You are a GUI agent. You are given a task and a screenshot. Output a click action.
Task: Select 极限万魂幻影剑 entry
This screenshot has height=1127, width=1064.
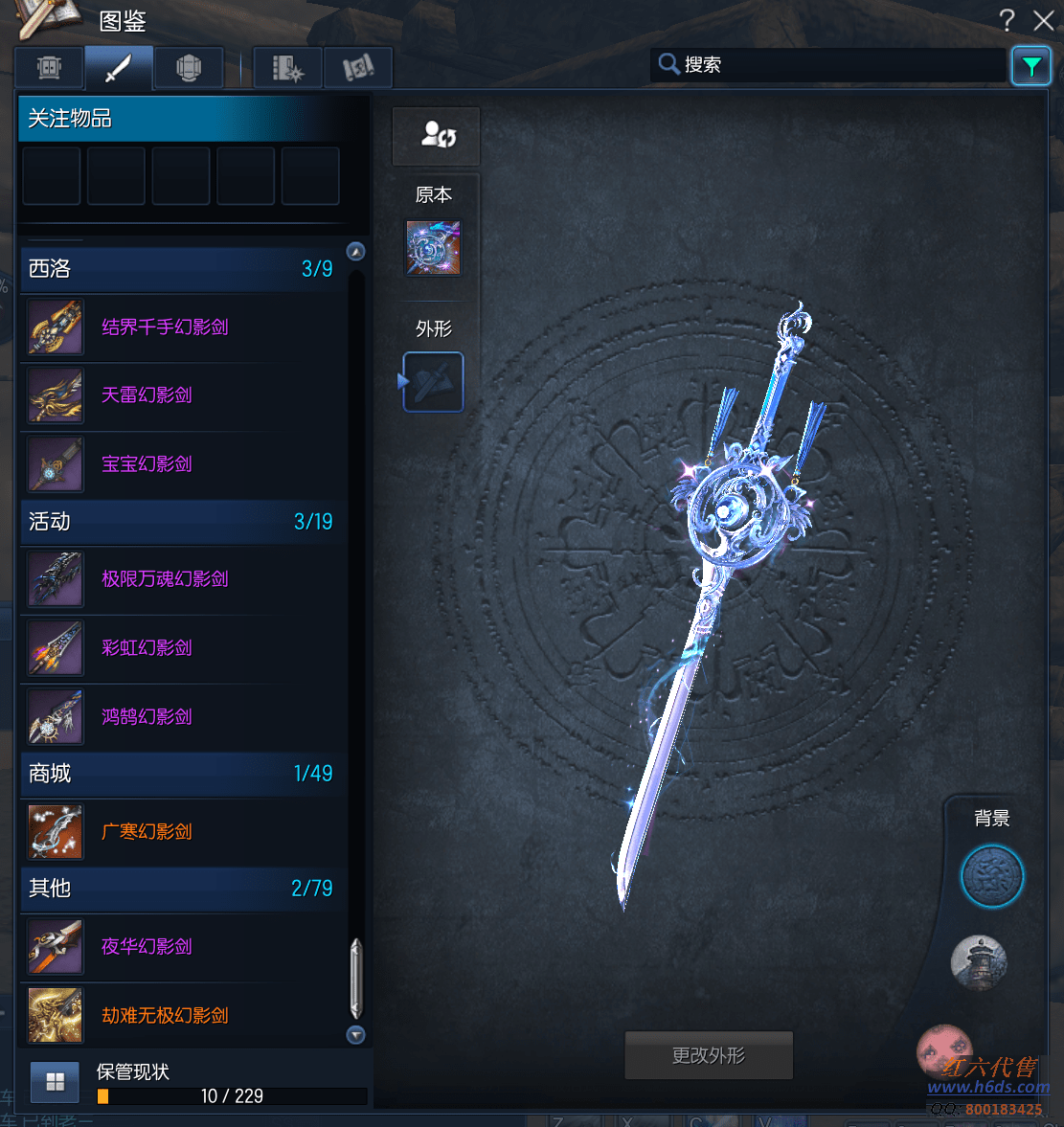pyautogui.click(x=165, y=579)
